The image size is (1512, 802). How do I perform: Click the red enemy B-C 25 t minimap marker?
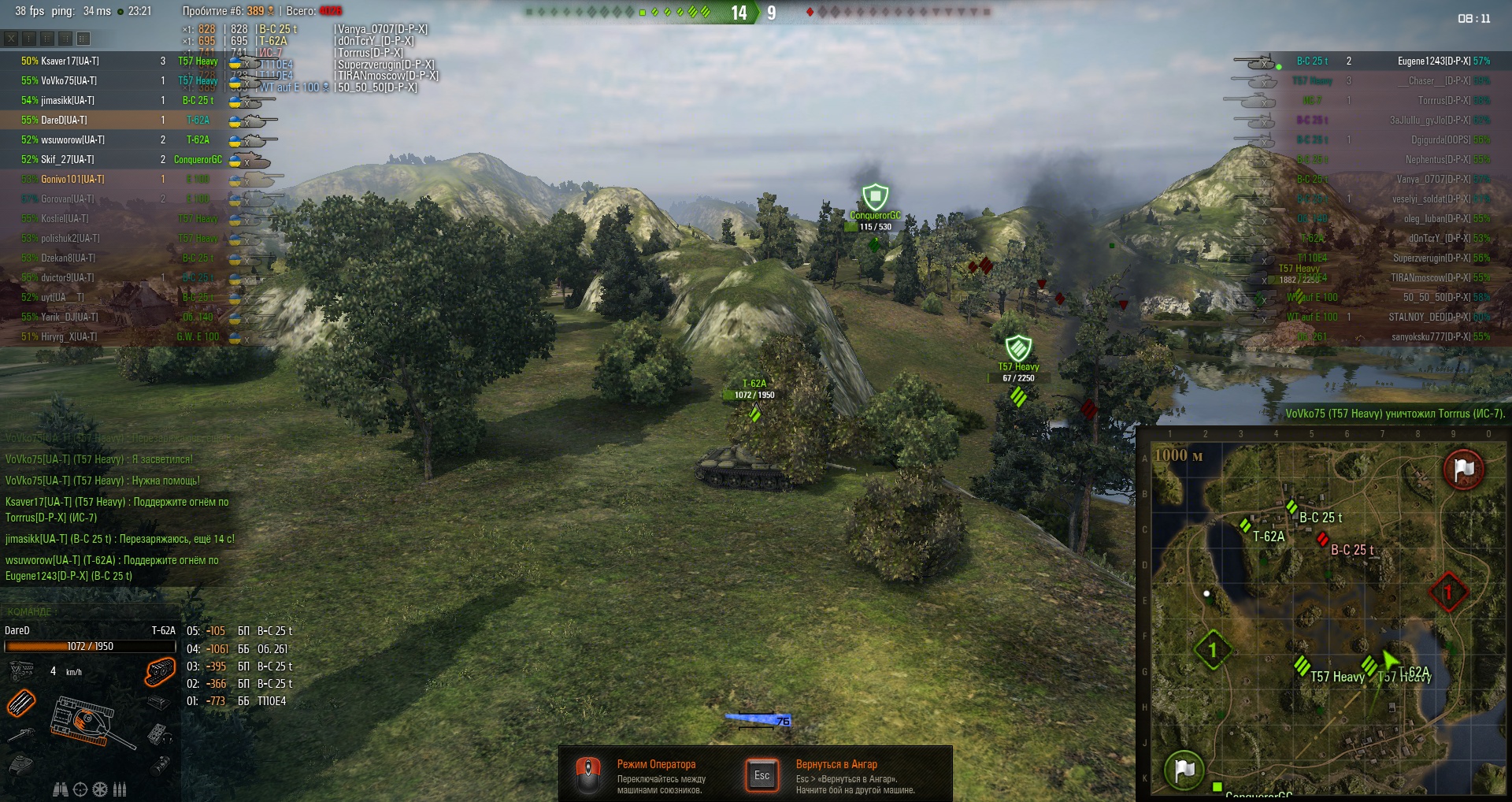[1323, 540]
